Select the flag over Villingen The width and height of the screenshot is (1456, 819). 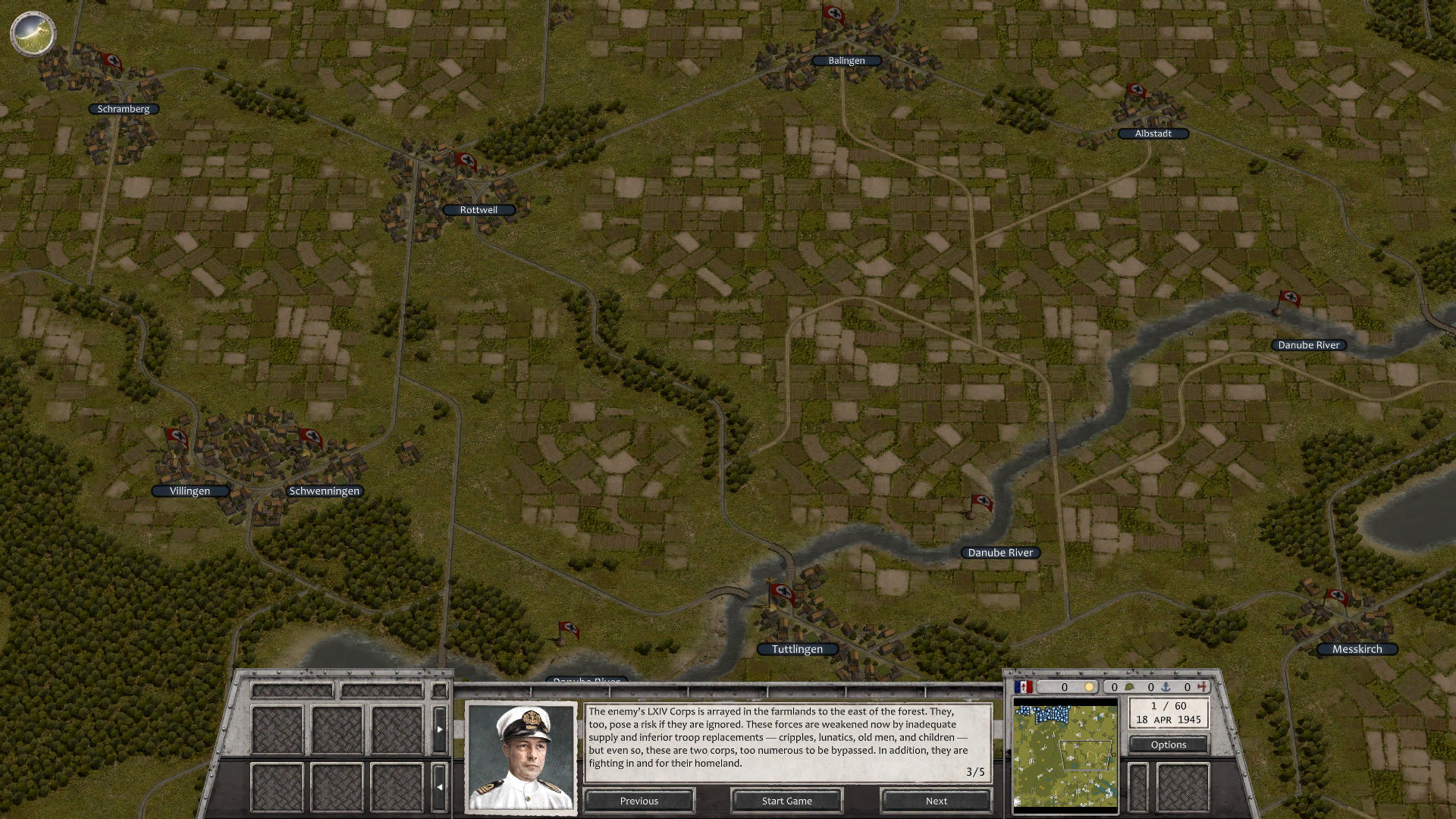(176, 436)
